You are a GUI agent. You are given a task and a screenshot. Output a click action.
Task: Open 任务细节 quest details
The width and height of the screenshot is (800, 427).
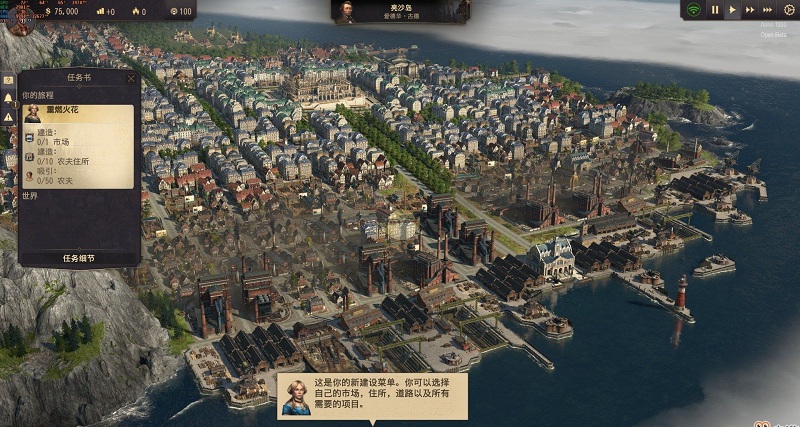point(78,257)
